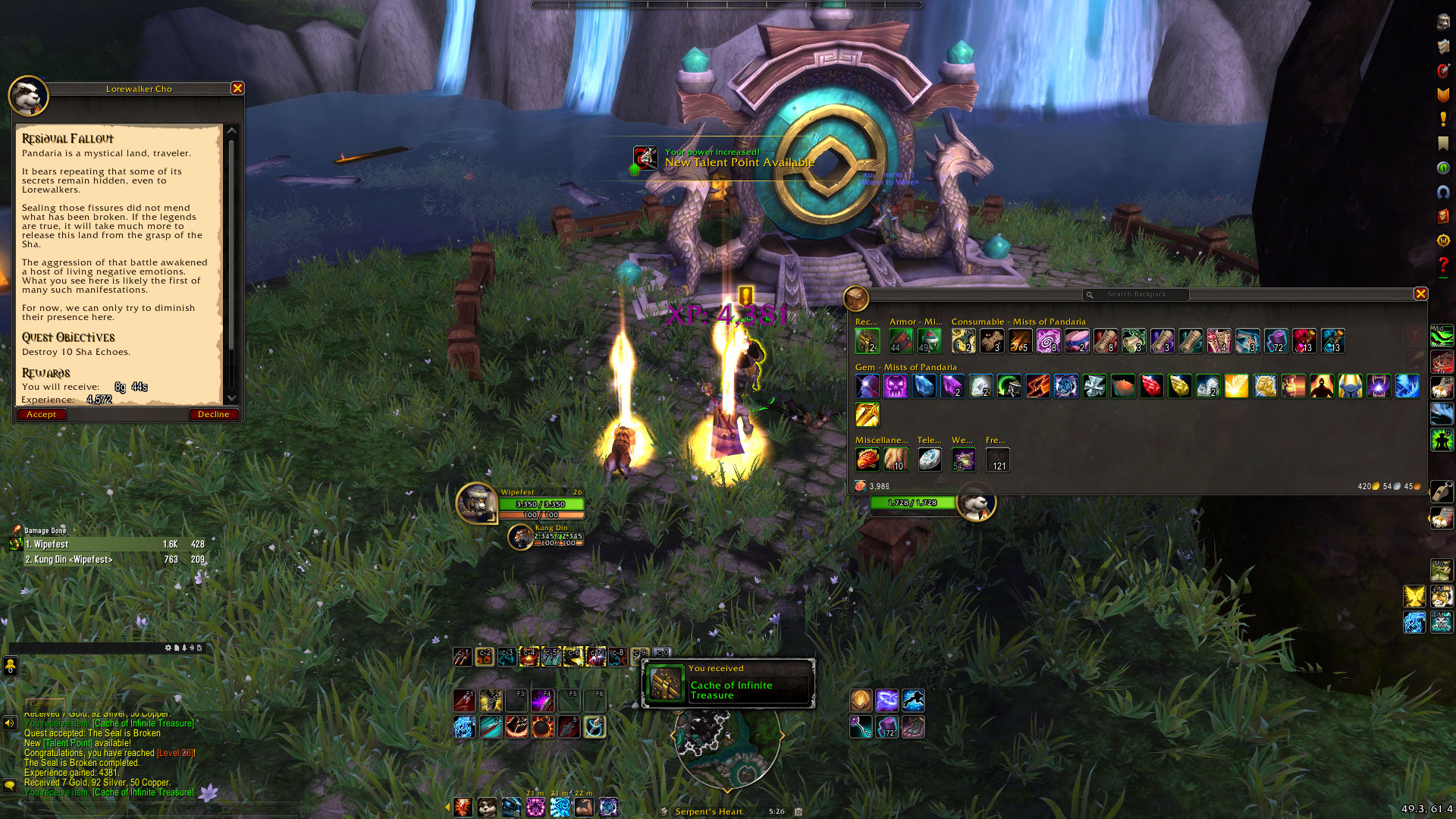Select the Wipefest player portrait frame
This screenshot has width=1456, height=819.
[x=477, y=503]
